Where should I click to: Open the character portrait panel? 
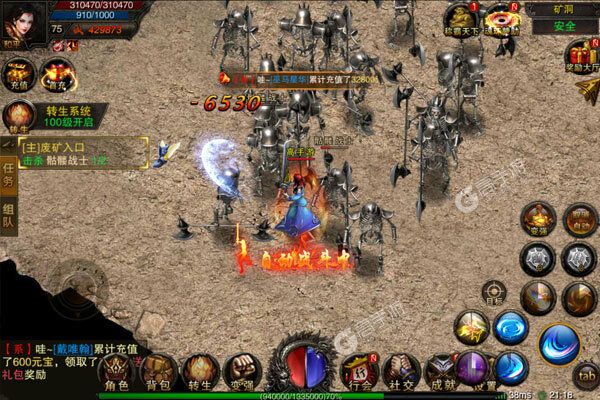(22, 20)
